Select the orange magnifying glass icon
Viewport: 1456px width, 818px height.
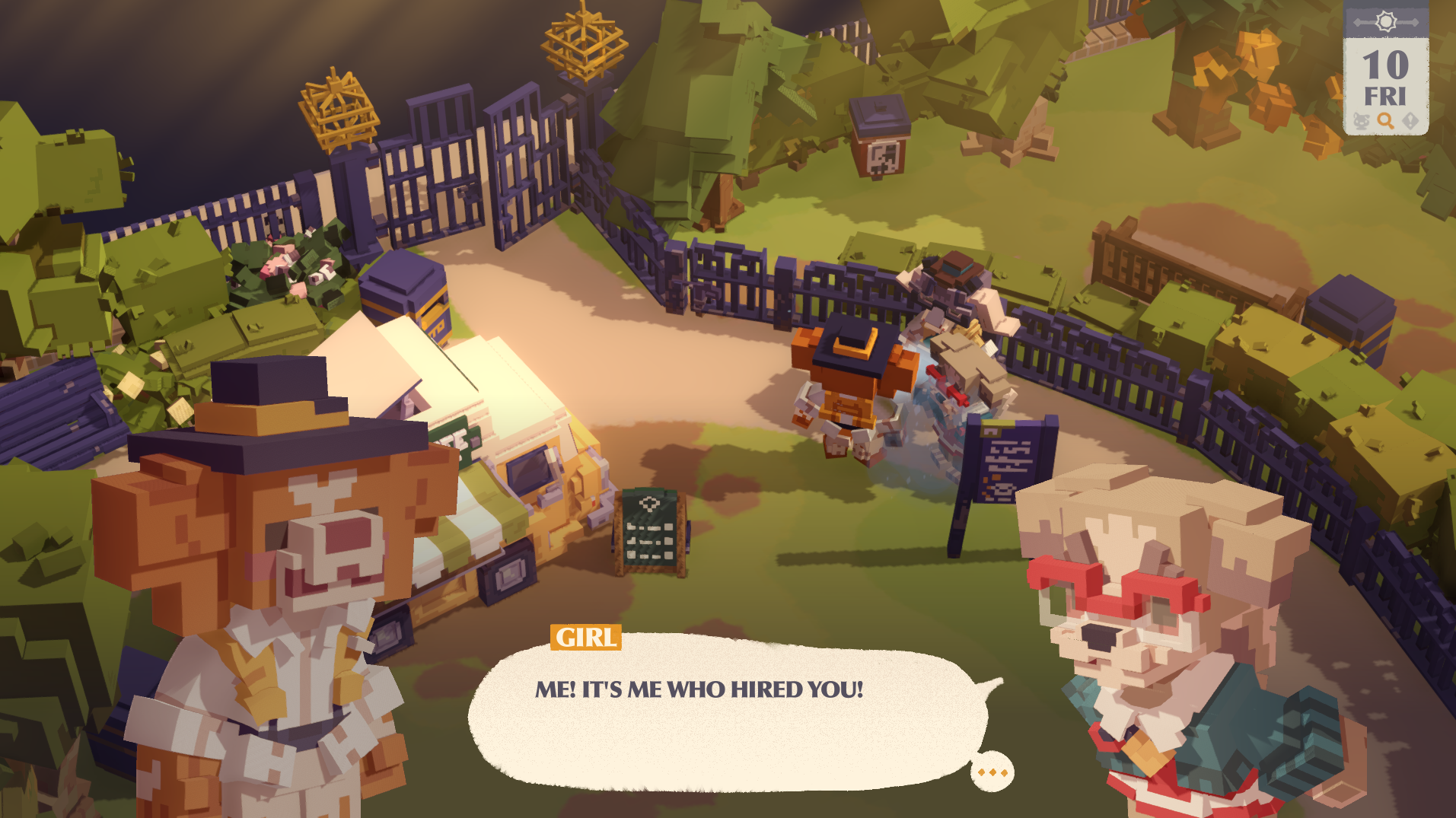1386,122
